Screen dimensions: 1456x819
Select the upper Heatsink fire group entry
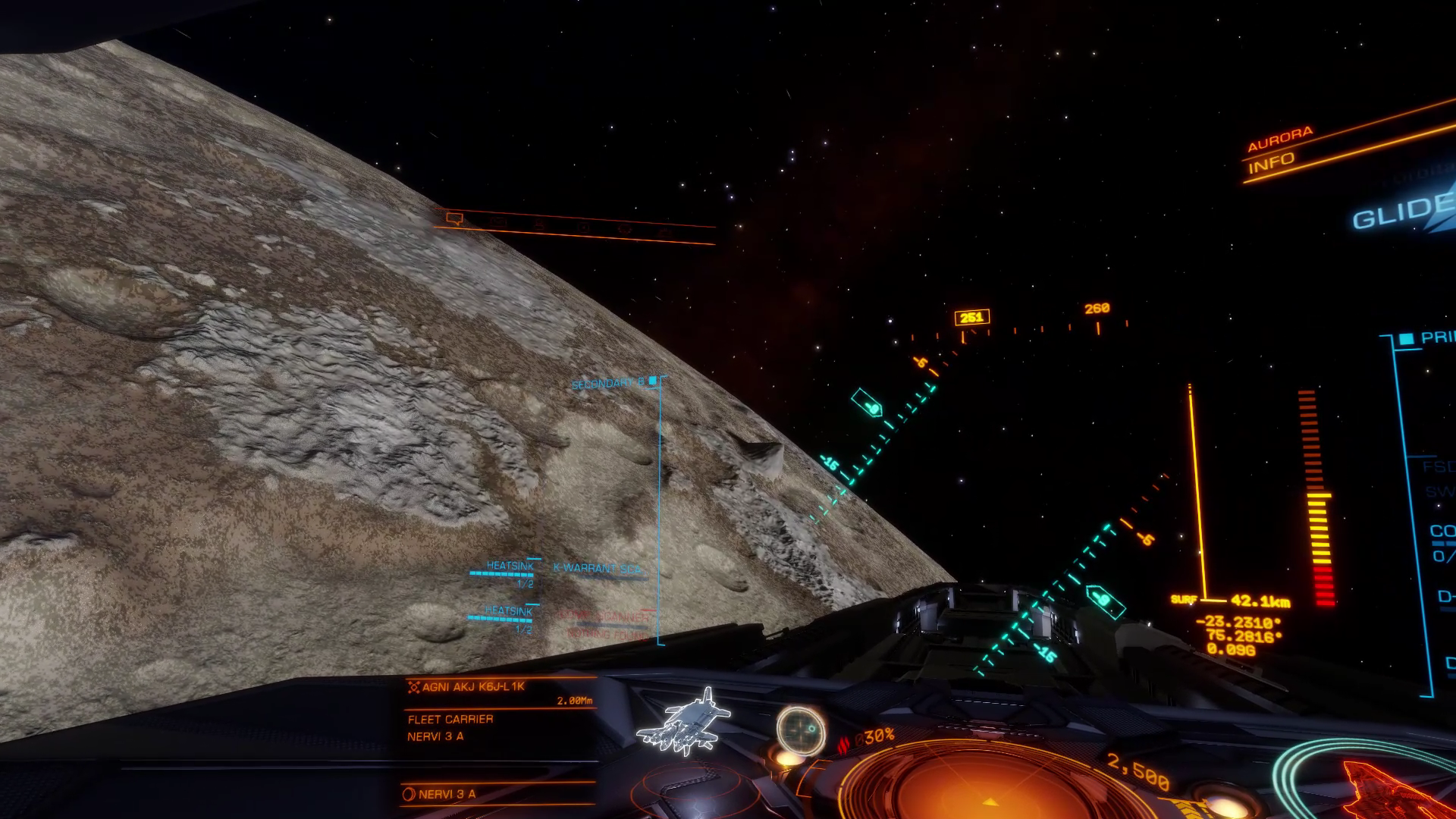click(509, 566)
